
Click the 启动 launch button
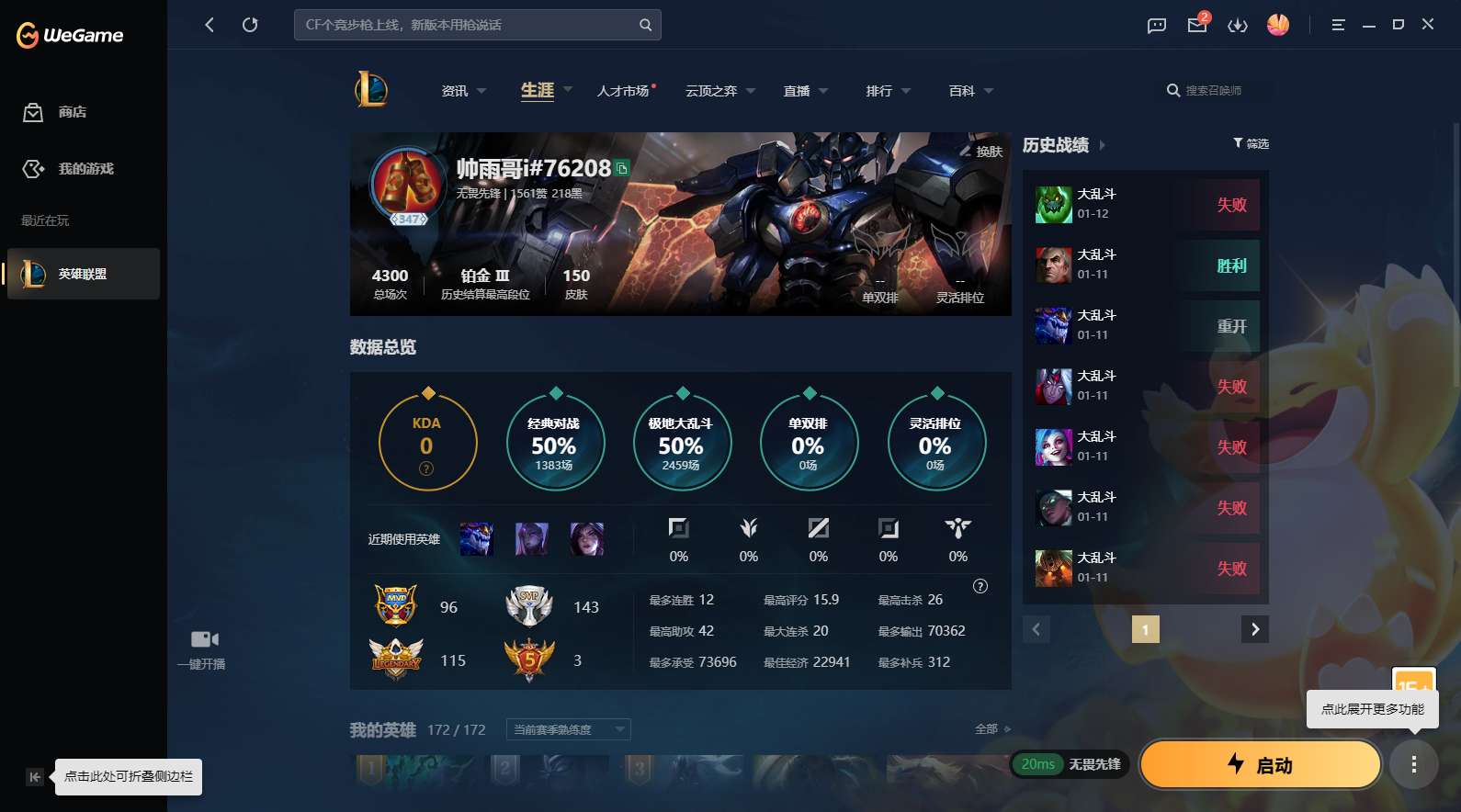click(1260, 764)
